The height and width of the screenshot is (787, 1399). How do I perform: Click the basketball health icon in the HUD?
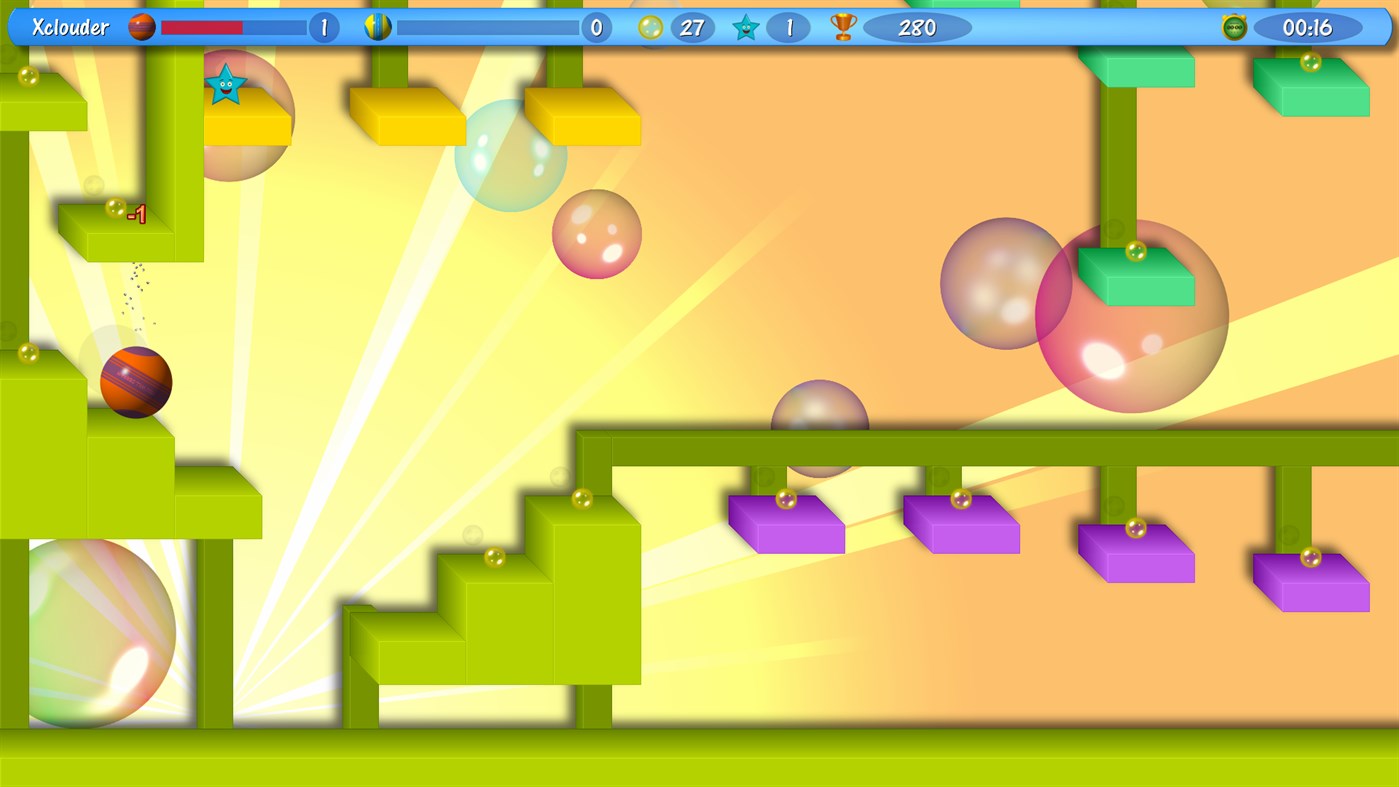140,27
